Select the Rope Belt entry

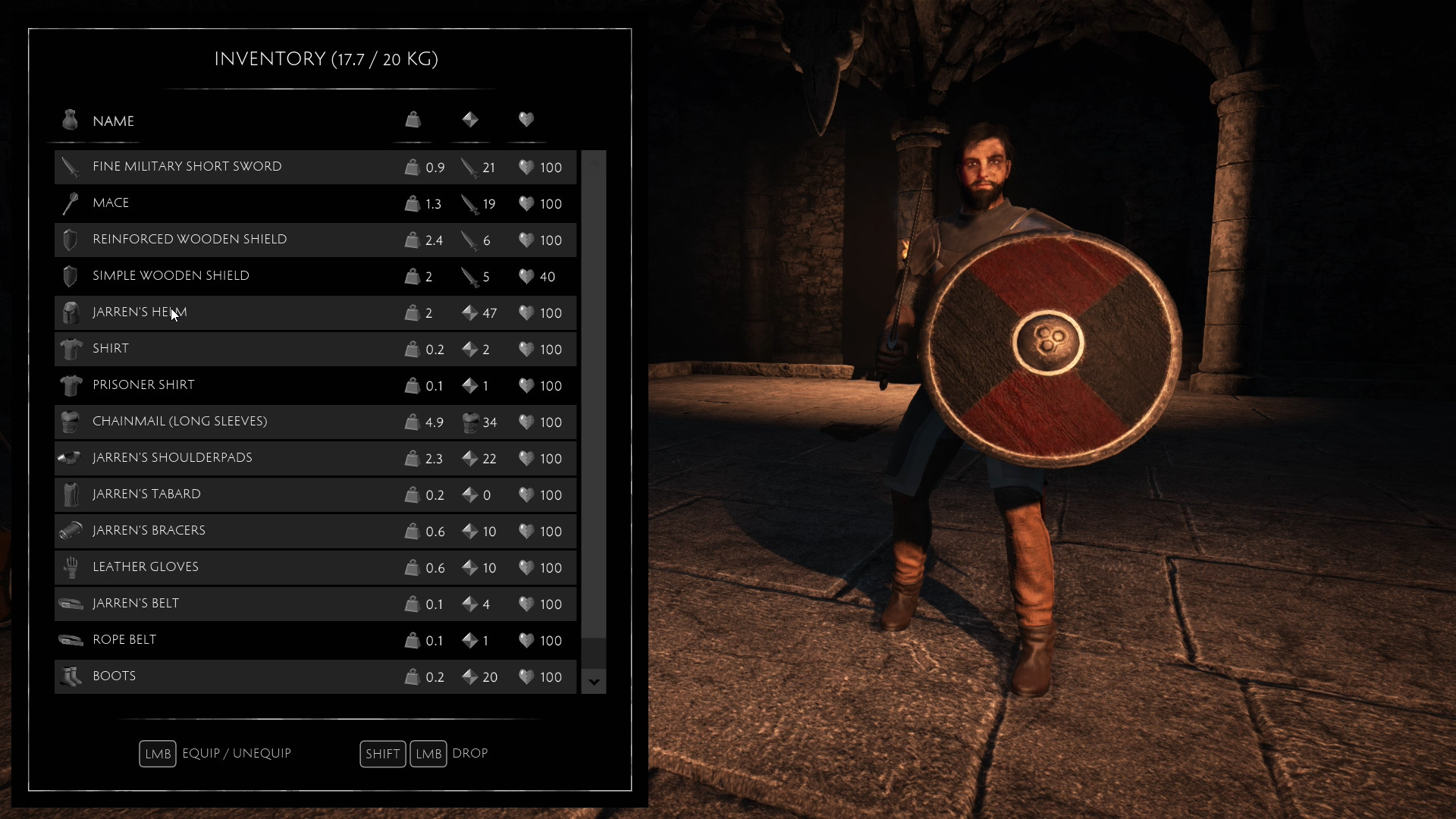point(227,640)
